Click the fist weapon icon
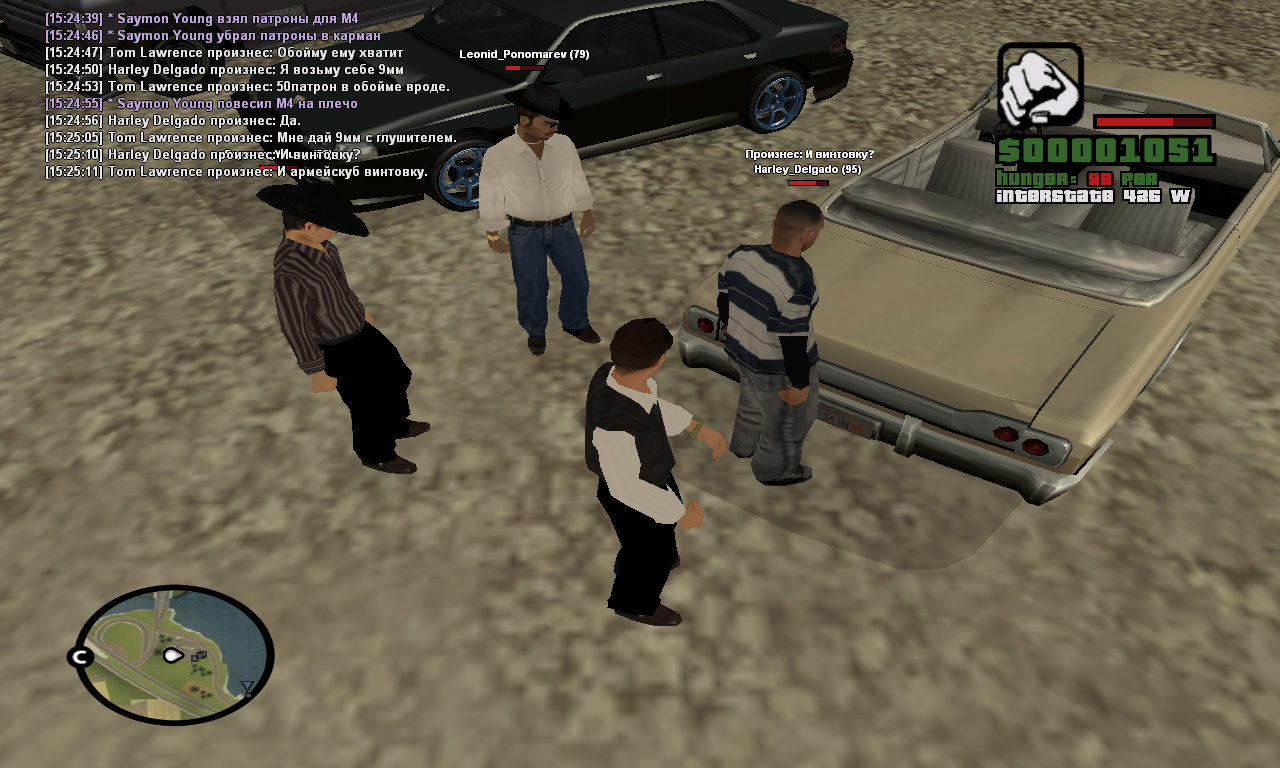The image size is (1280, 768). tap(1039, 85)
